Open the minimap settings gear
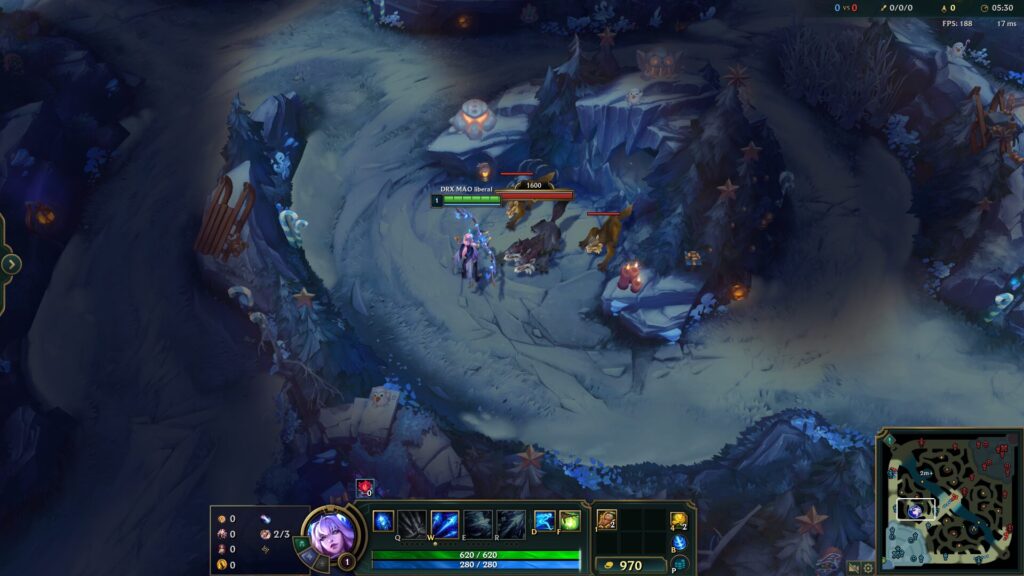The image size is (1024, 576). coord(868,567)
